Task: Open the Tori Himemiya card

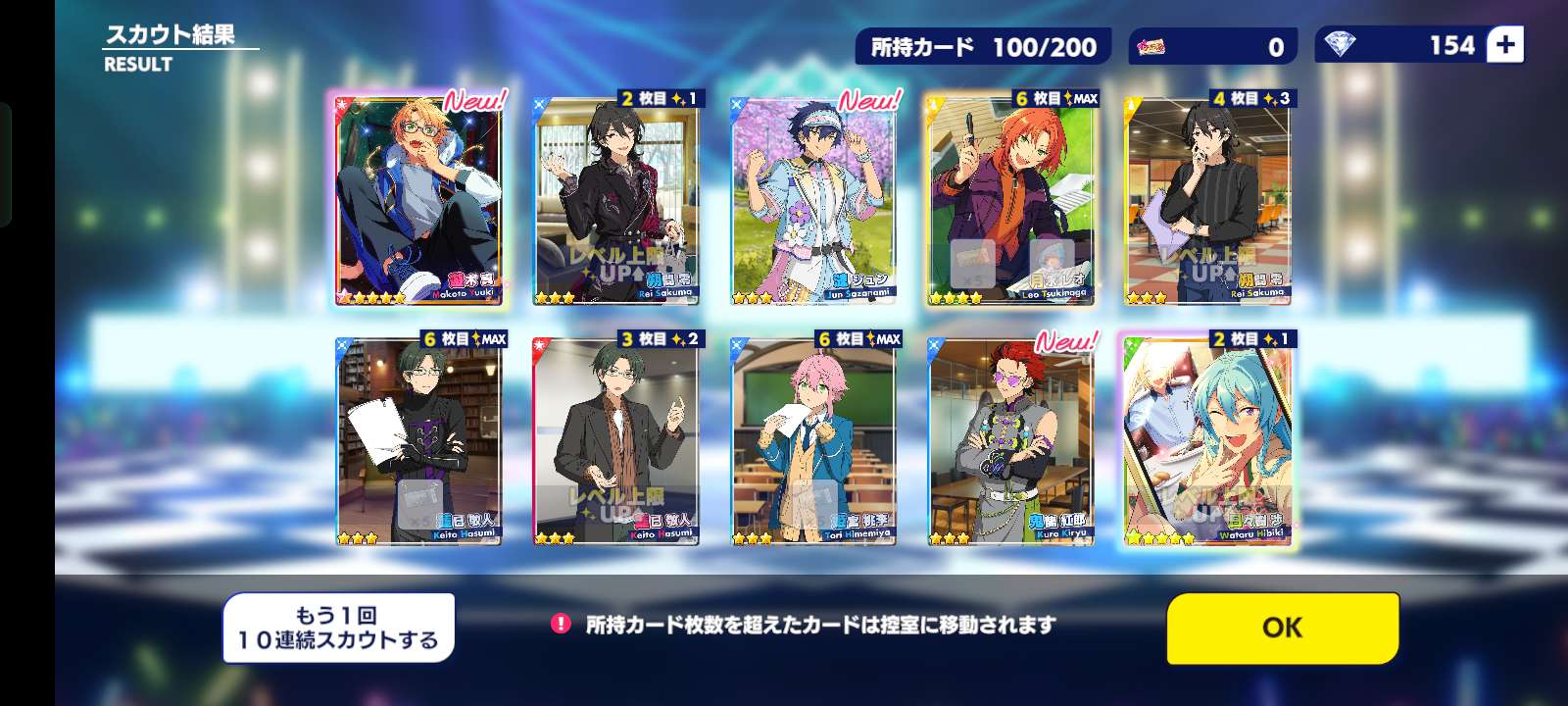Action: click(x=813, y=441)
